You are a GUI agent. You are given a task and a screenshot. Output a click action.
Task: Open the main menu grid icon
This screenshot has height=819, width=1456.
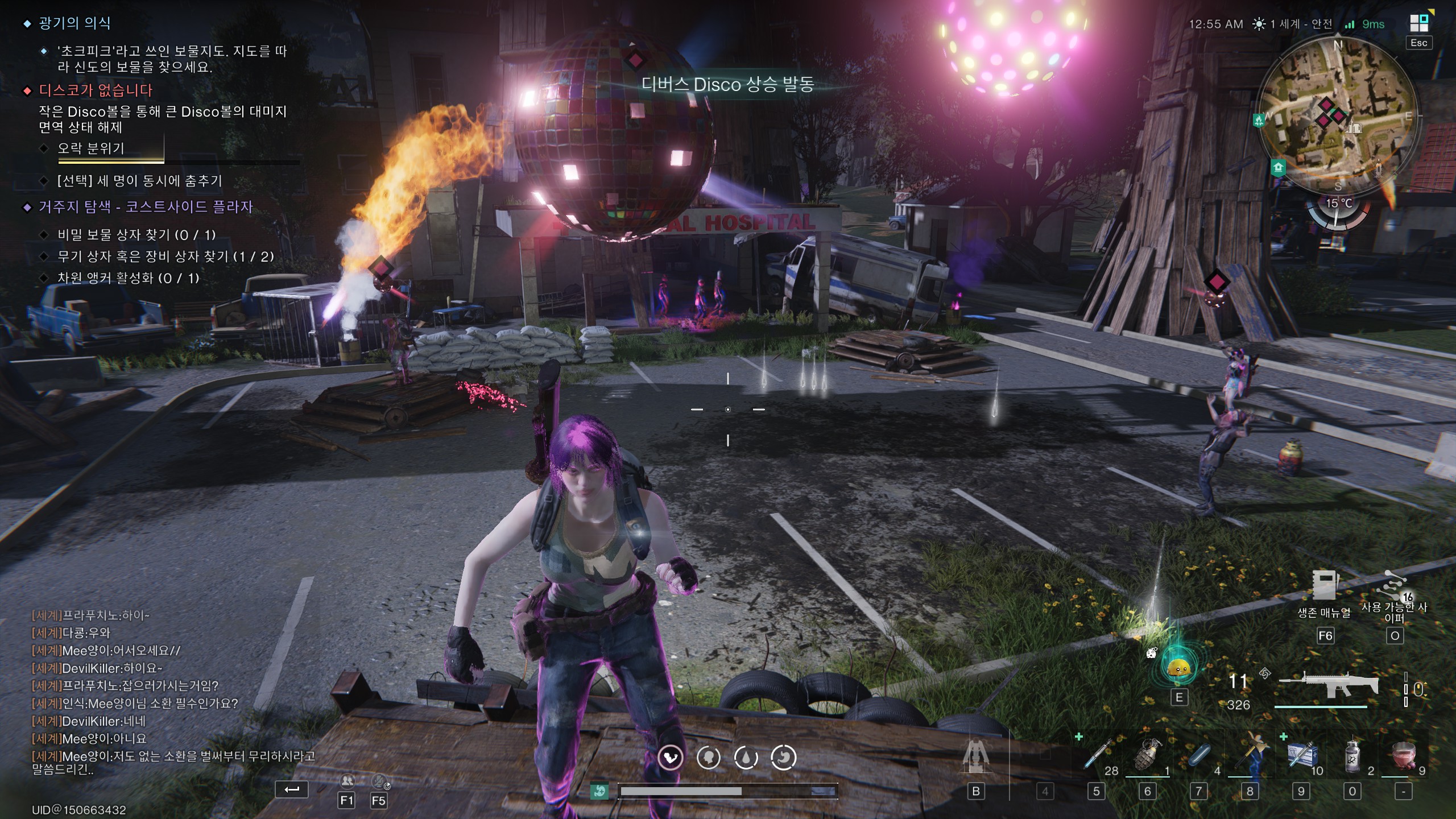(1418, 23)
